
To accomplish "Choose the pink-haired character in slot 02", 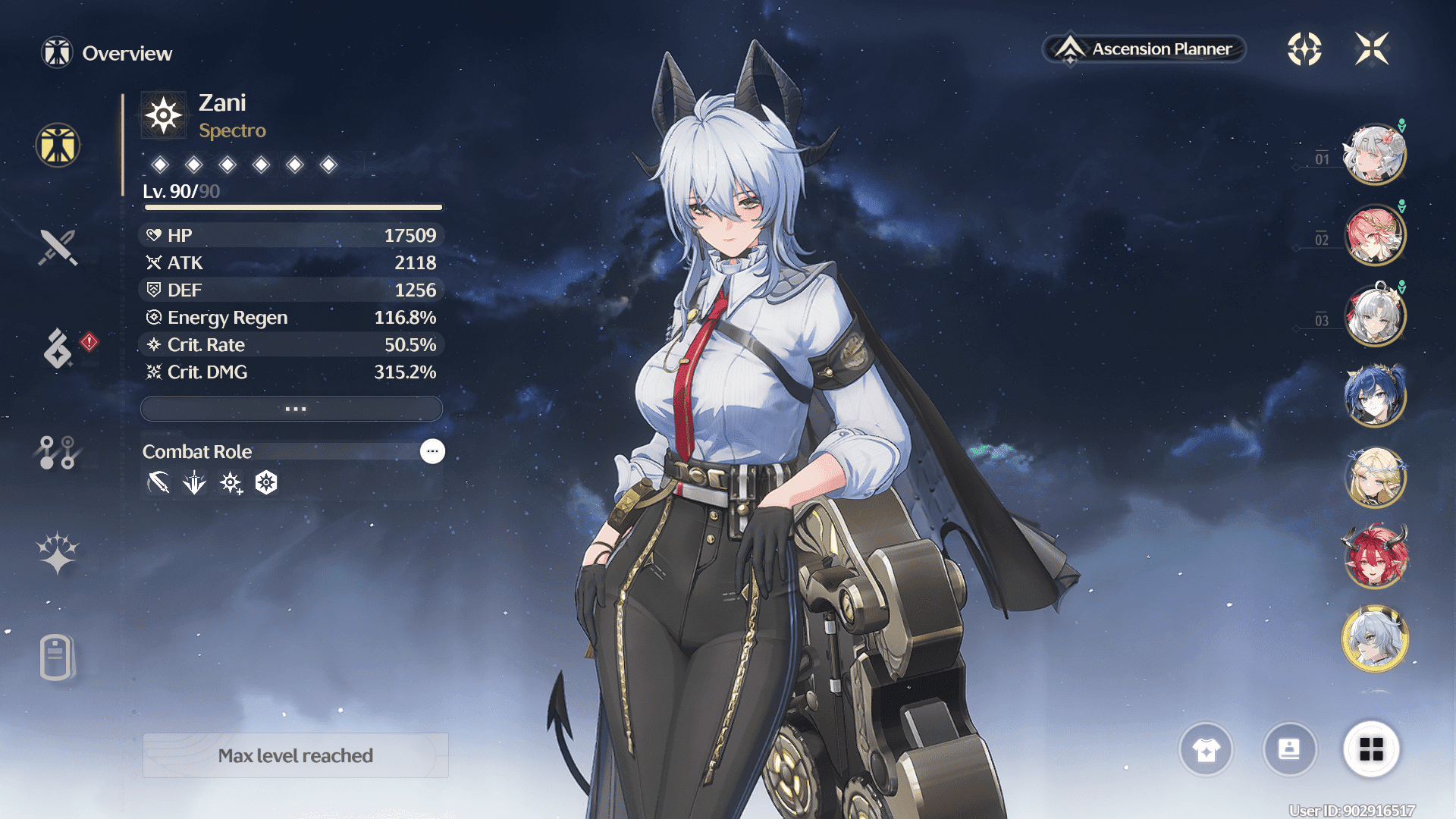I will coord(1374,236).
